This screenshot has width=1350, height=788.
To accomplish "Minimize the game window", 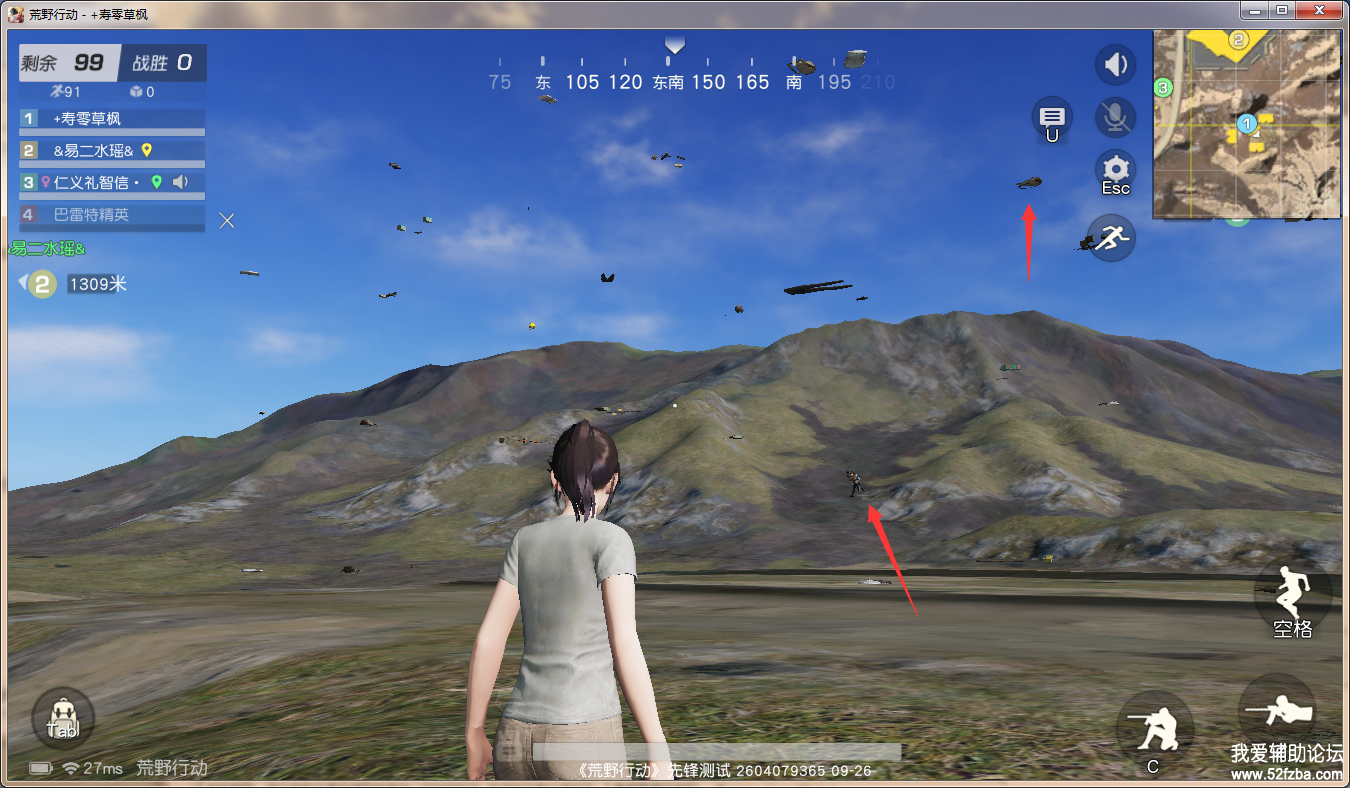I will (1255, 11).
